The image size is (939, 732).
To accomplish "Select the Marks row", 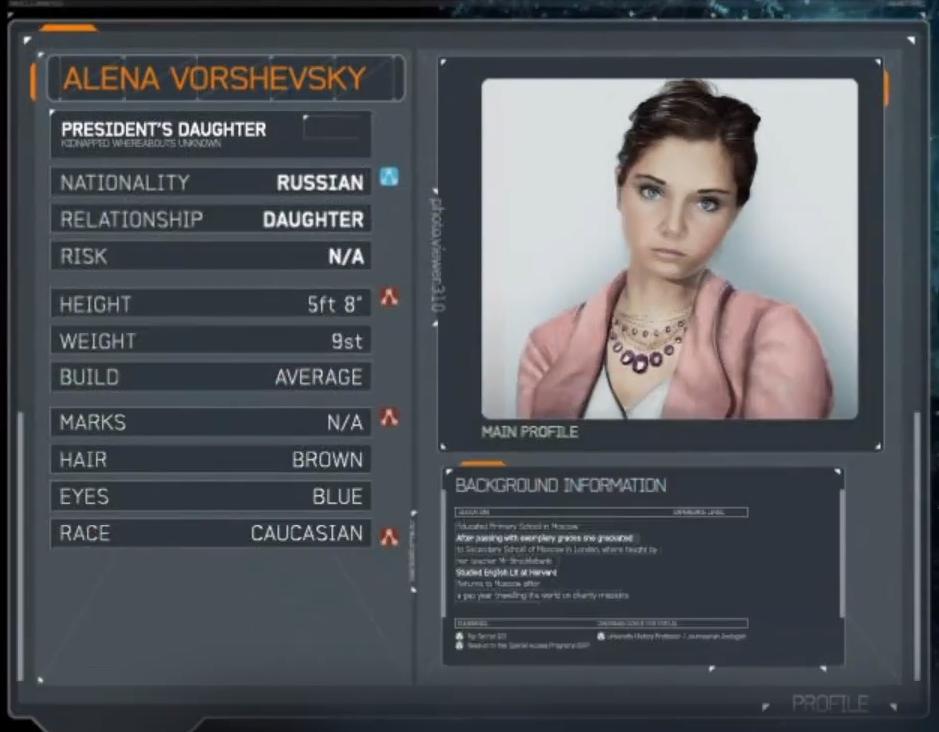I will click(210, 423).
